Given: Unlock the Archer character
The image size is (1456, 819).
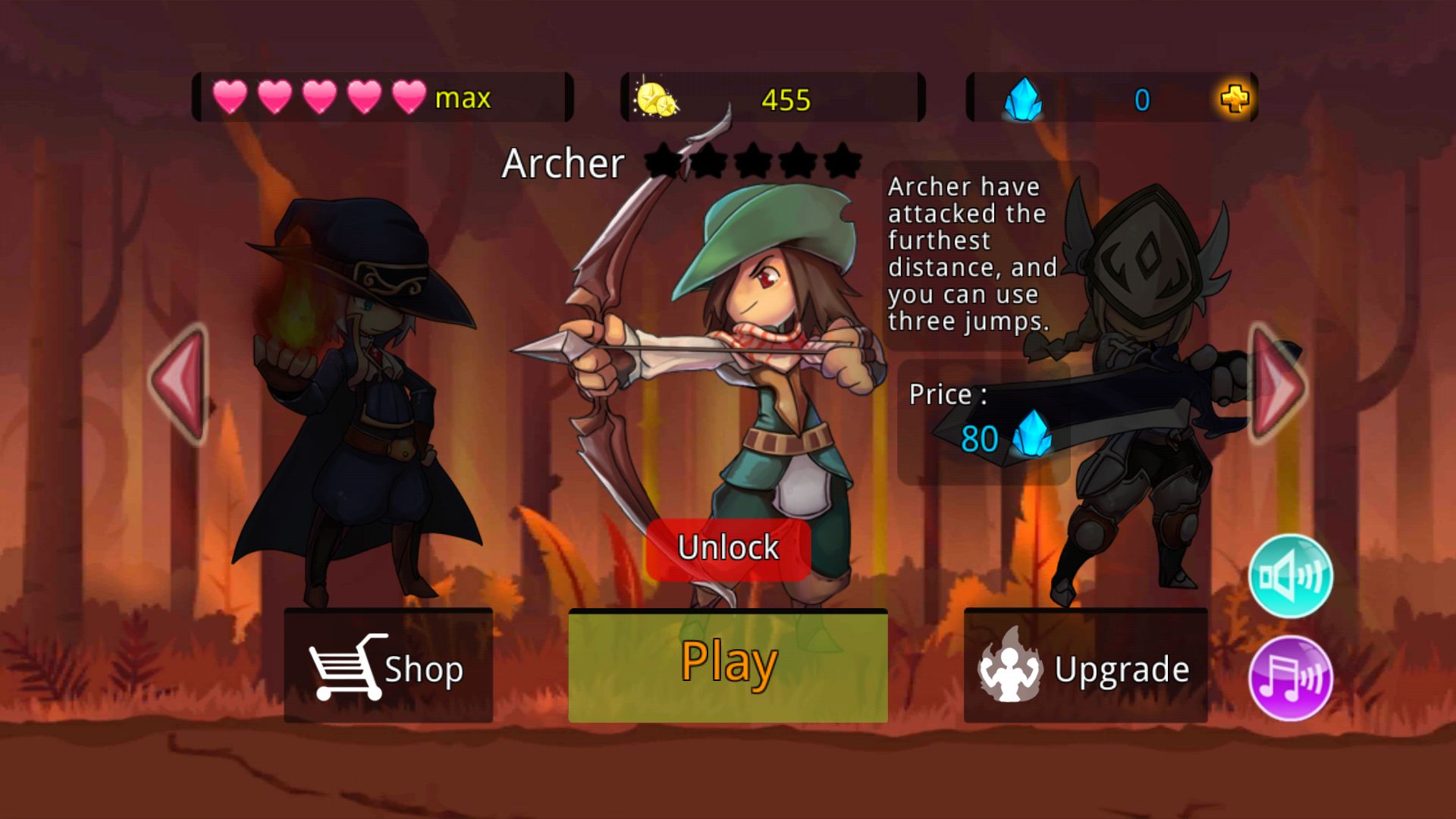Looking at the screenshot, I should tap(729, 547).
